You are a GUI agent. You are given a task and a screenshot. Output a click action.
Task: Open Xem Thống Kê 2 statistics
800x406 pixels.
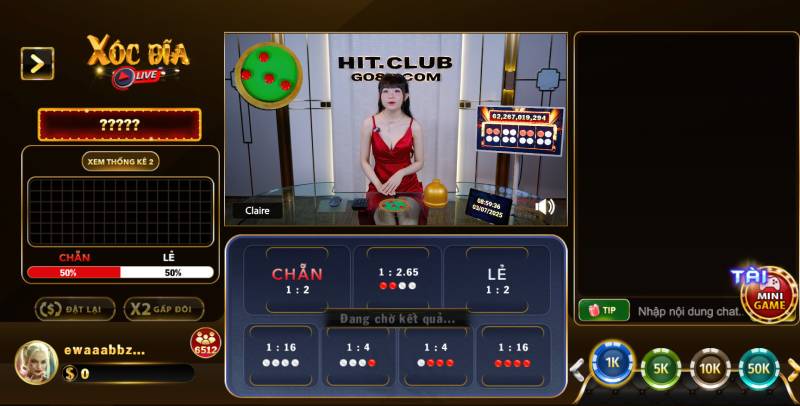tap(120, 160)
